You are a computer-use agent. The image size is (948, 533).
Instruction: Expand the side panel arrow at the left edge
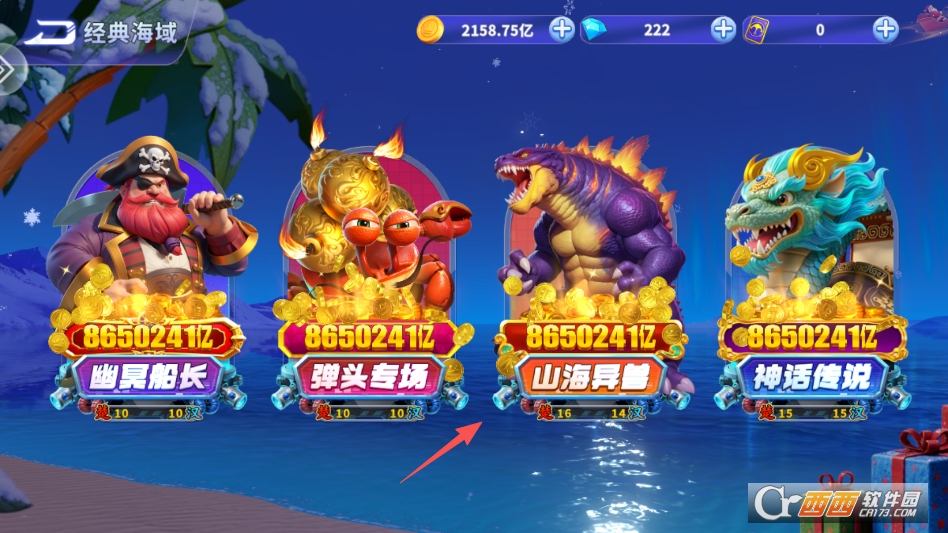(x=8, y=70)
